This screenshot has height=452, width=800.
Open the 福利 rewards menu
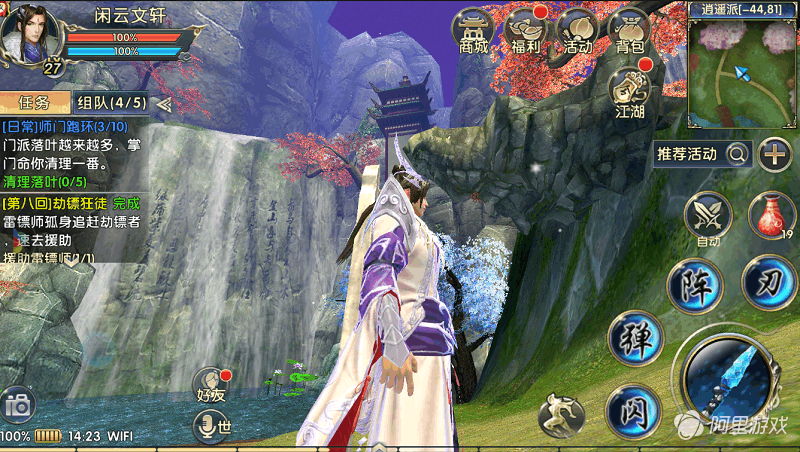[x=526, y=31]
